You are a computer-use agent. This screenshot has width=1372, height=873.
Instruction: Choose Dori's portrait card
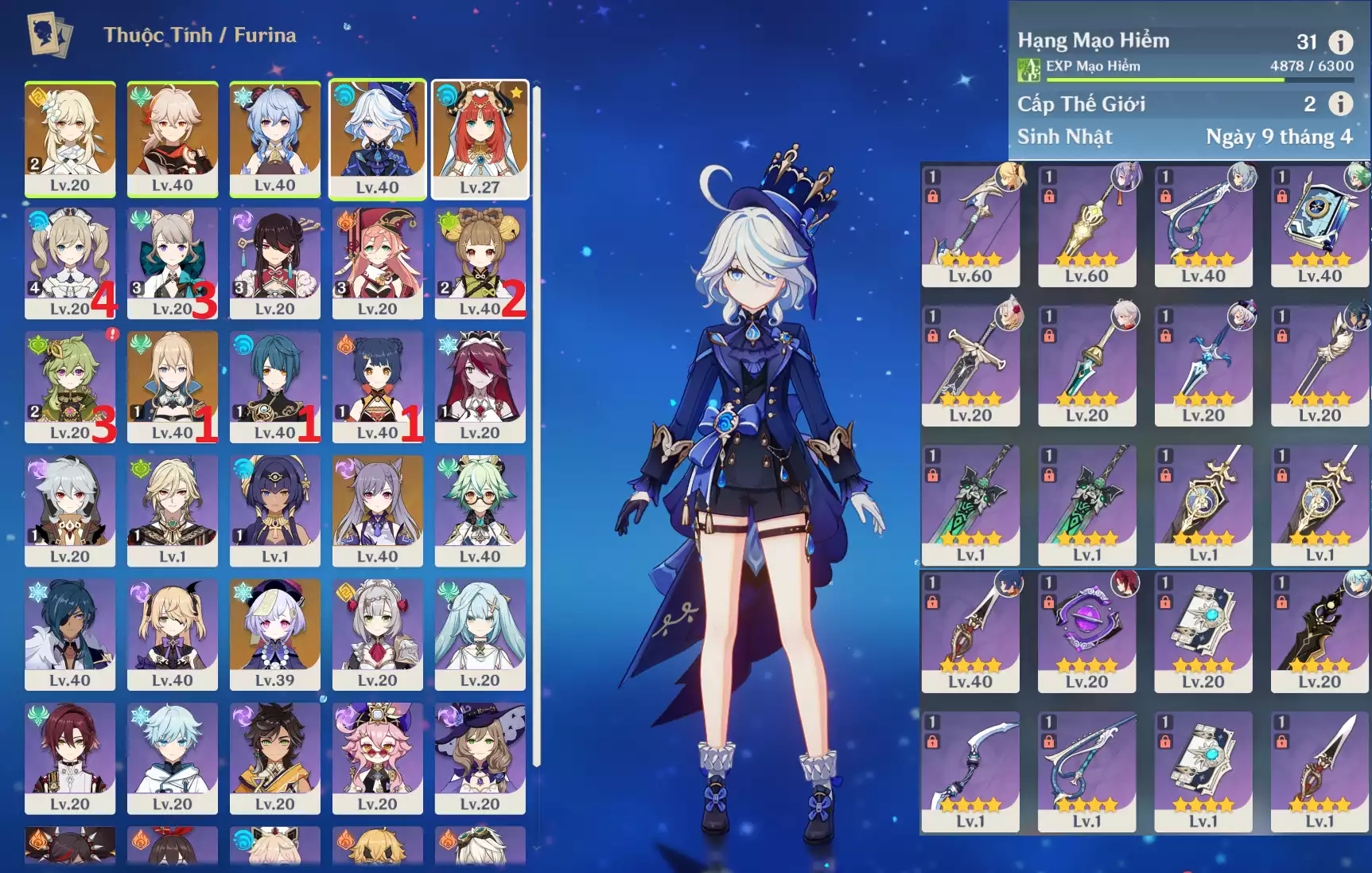click(x=377, y=758)
